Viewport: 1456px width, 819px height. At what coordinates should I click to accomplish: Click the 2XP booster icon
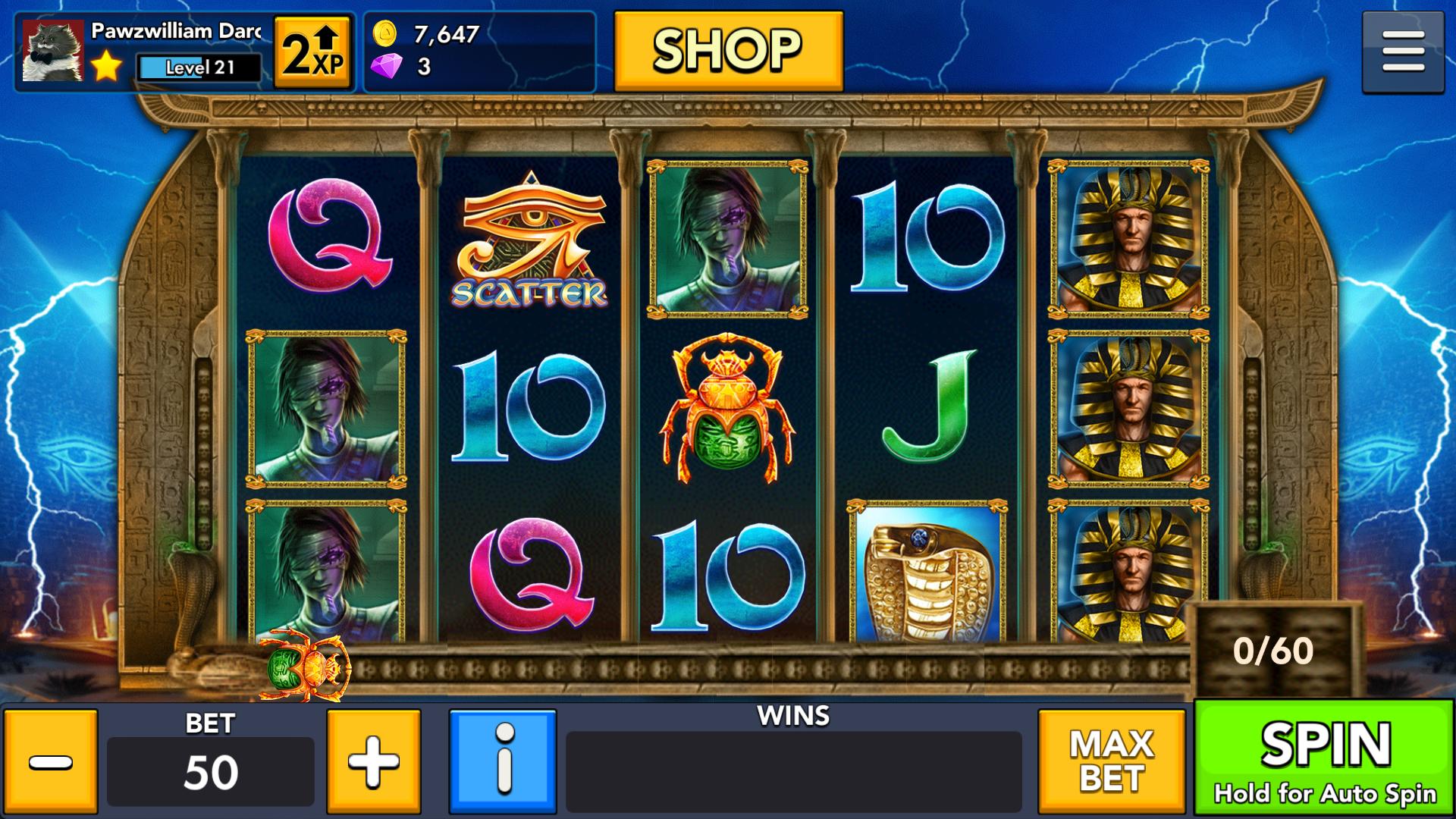pos(312,52)
